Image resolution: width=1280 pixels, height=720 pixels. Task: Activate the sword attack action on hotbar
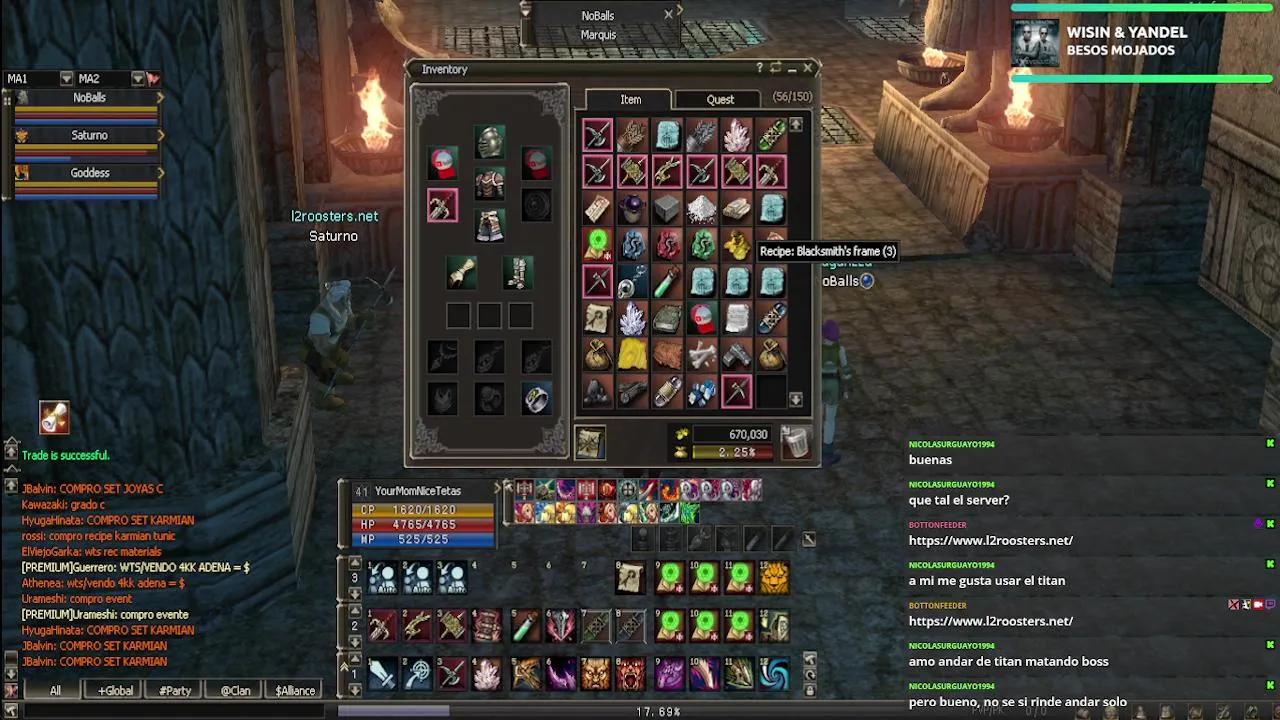tap(383, 674)
